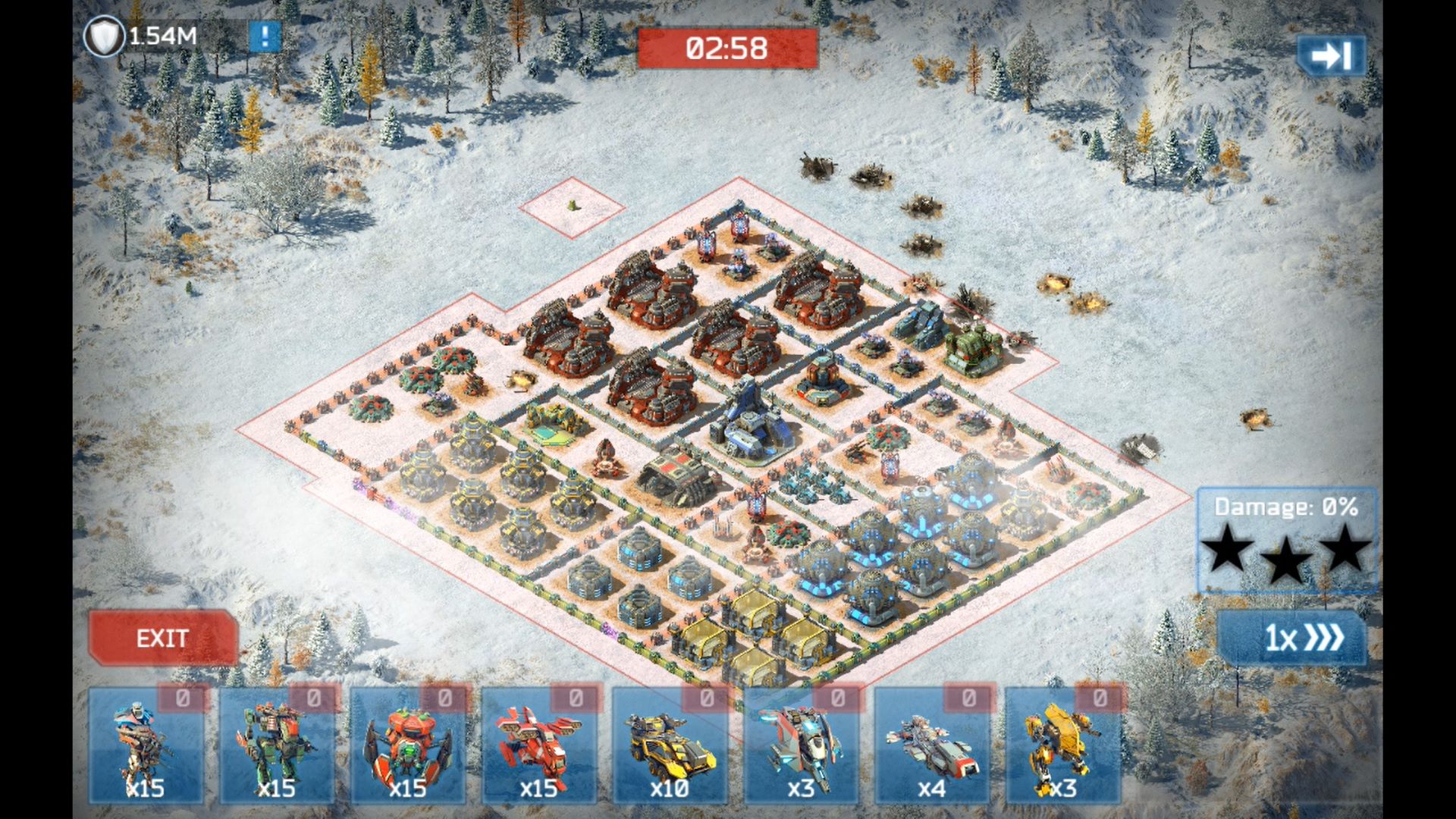Pick the yellow mech unit card x3

point(1063,746)
